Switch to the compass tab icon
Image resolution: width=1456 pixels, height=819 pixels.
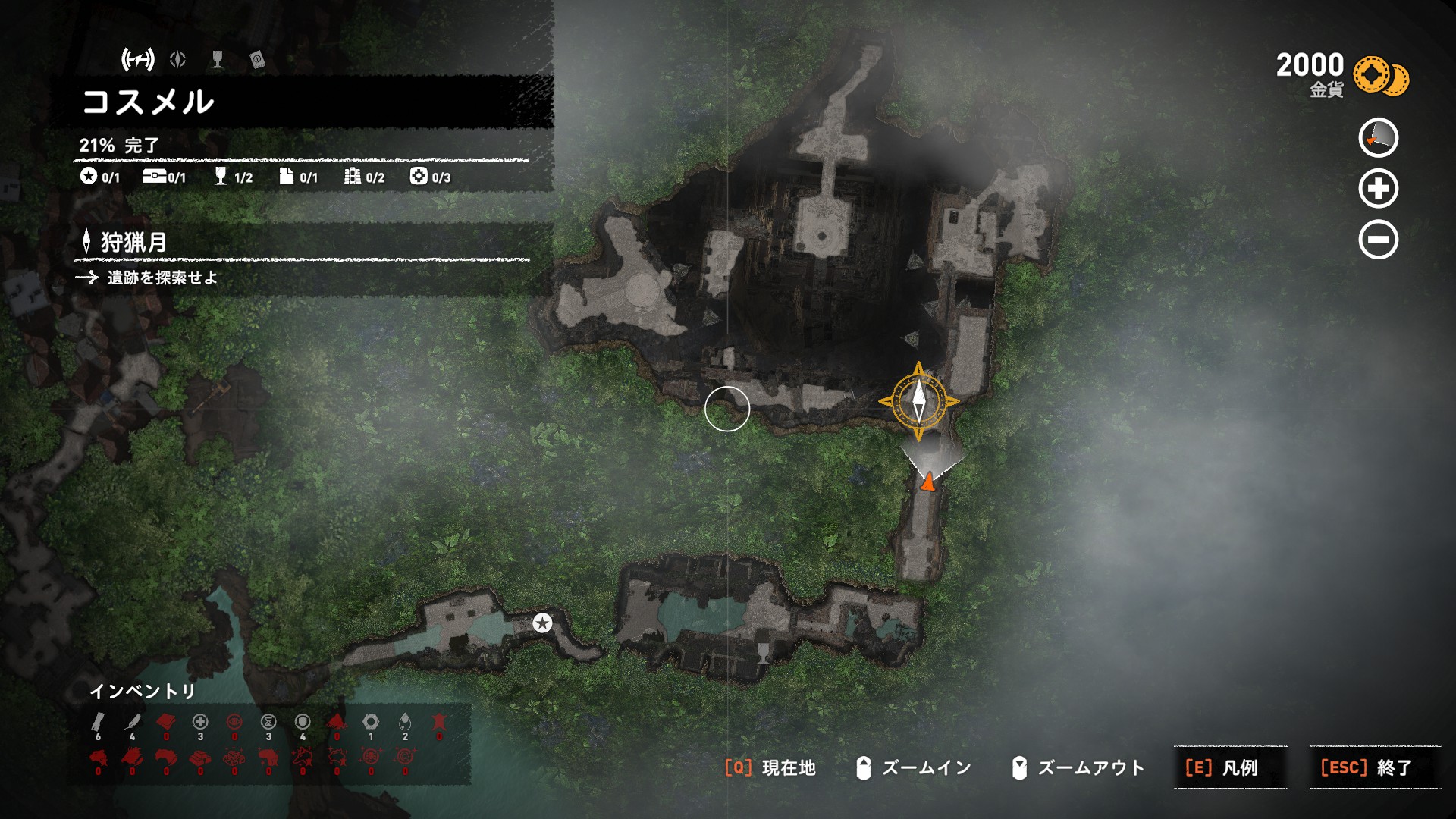click(178, 59)
